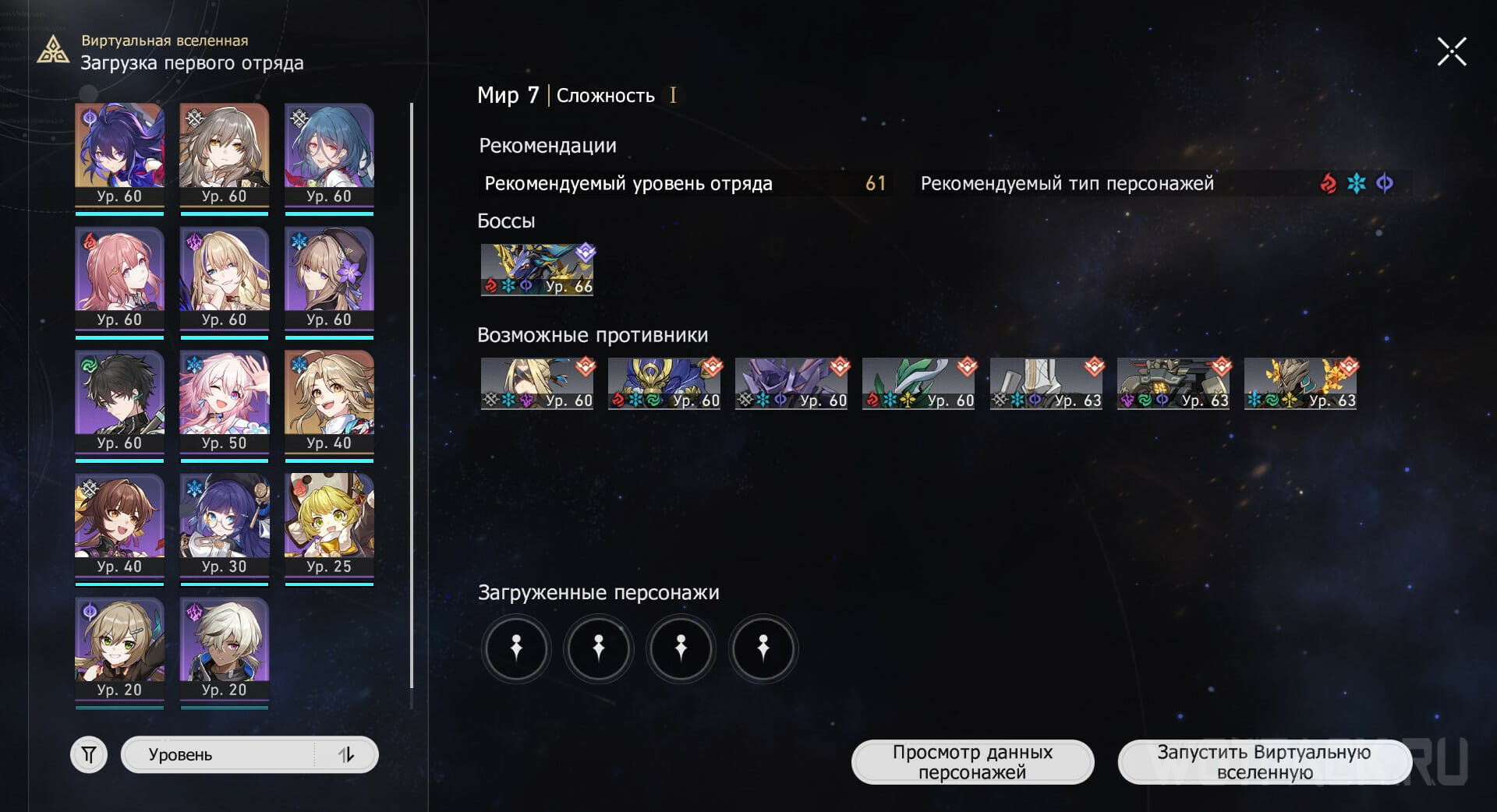The width and height of the screenshot is (1497, 812).
Task: Toggle the sort order arrows button
Action: coord(346,754)
